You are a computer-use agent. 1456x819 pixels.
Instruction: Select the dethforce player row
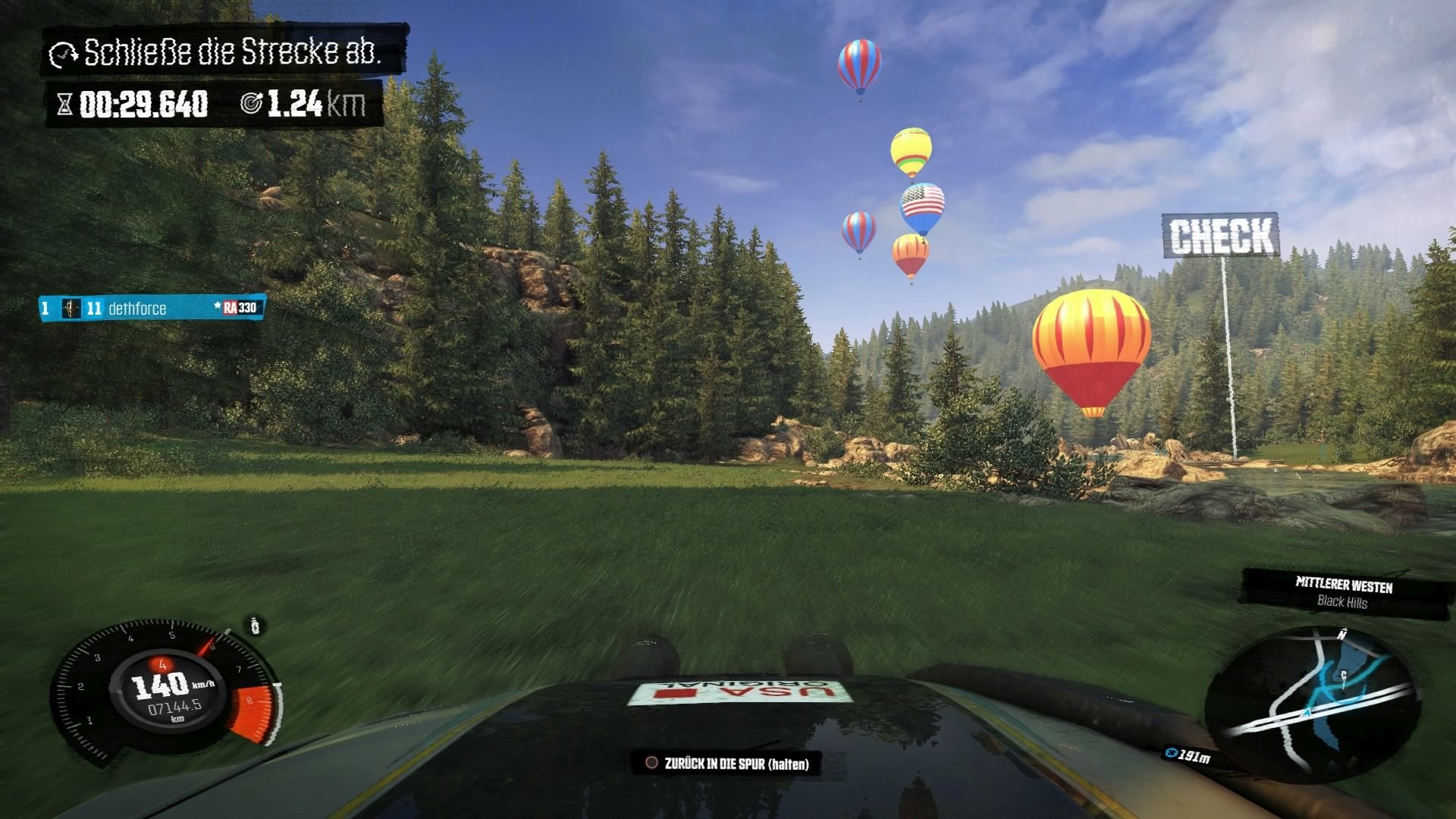pos(152,308)
